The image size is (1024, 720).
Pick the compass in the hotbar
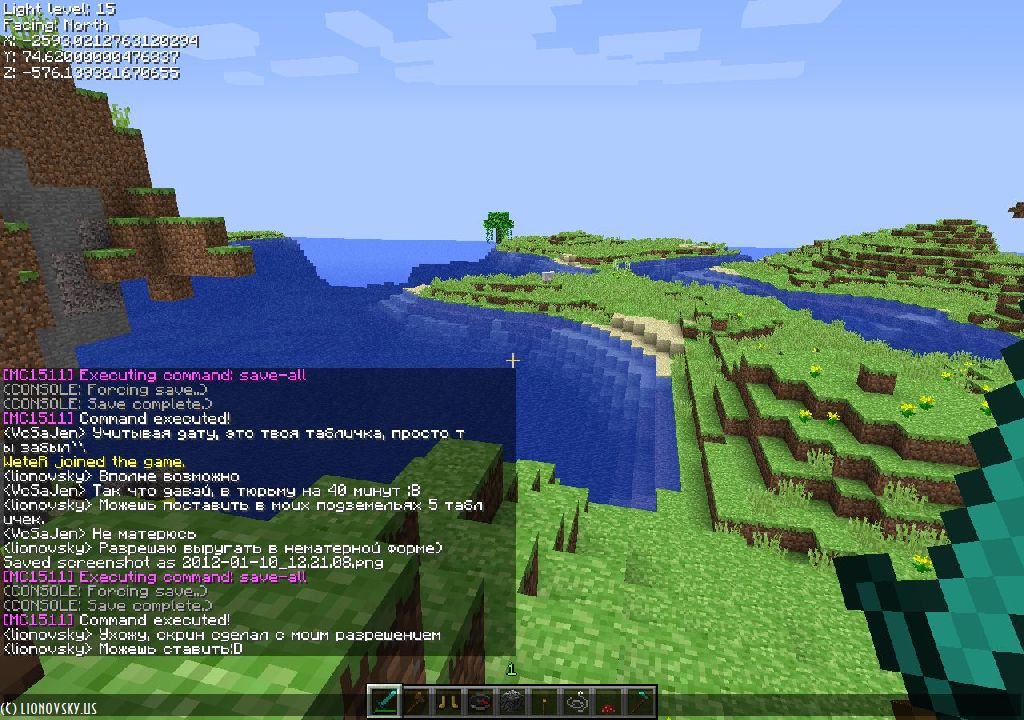pyautogui.click(x=481, y=702)
